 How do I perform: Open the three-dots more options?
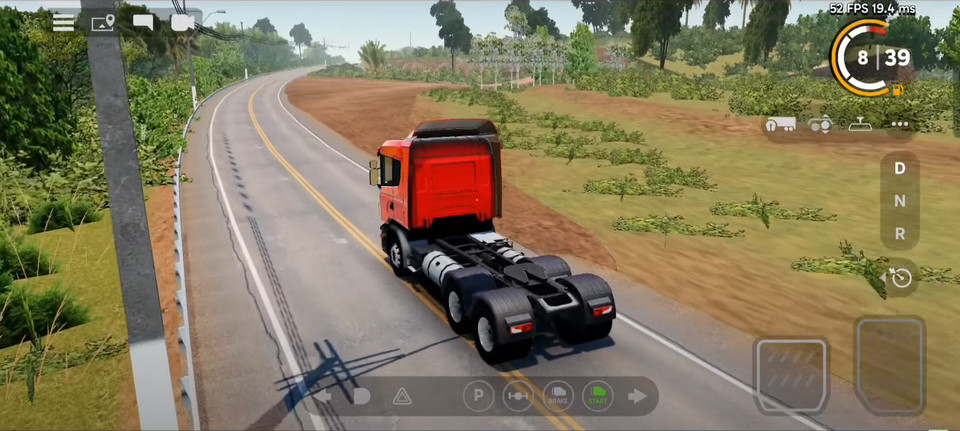coord(899,125)
